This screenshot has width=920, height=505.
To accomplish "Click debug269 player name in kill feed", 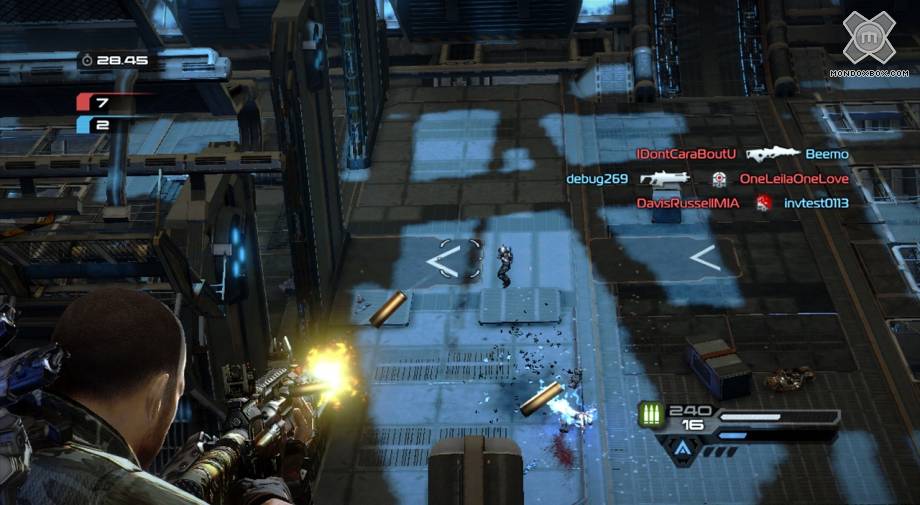I will tap(597, 179).
